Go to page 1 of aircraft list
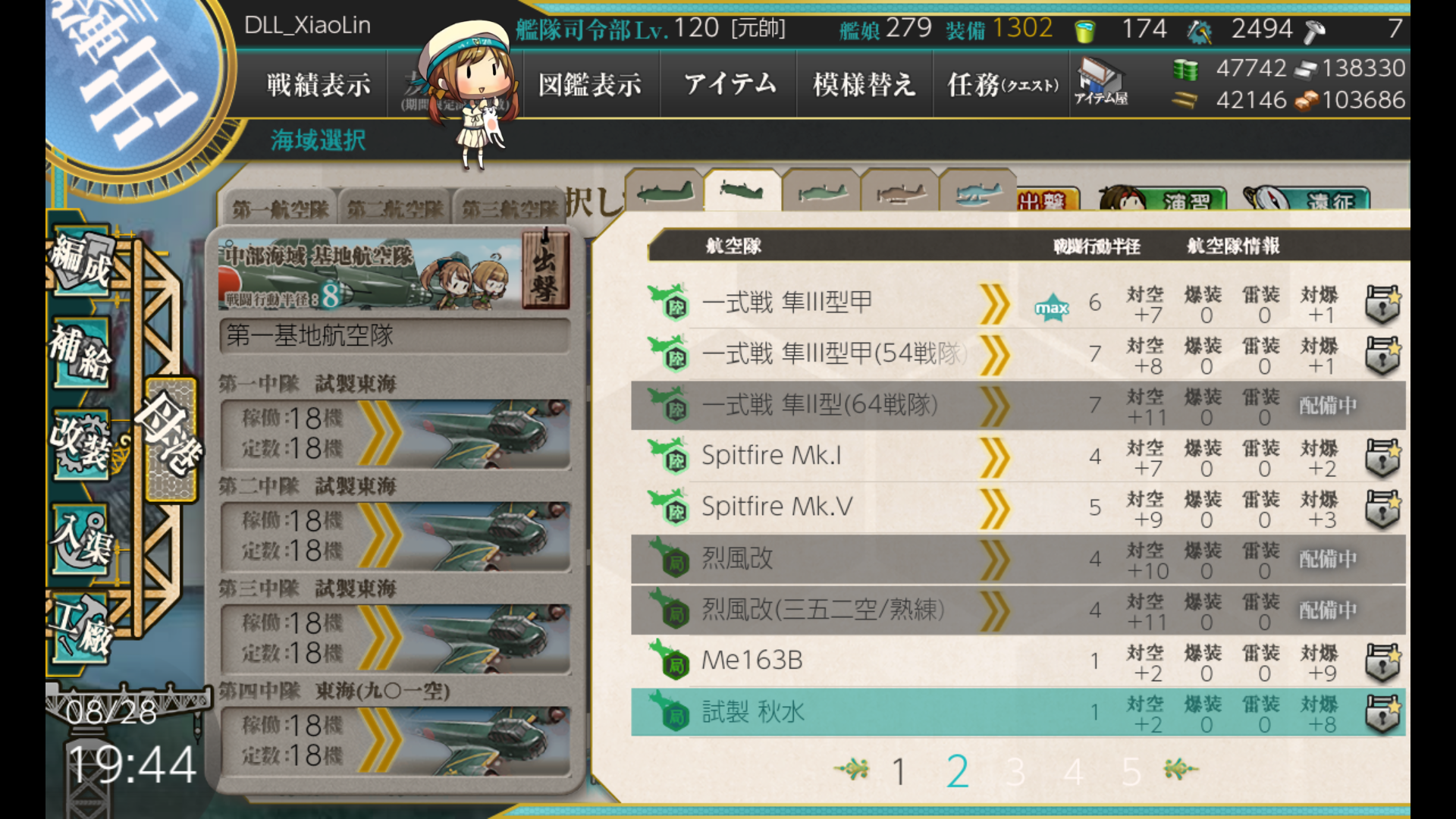The width and height of the screenshot is (1456, 819). coord(899,772)
